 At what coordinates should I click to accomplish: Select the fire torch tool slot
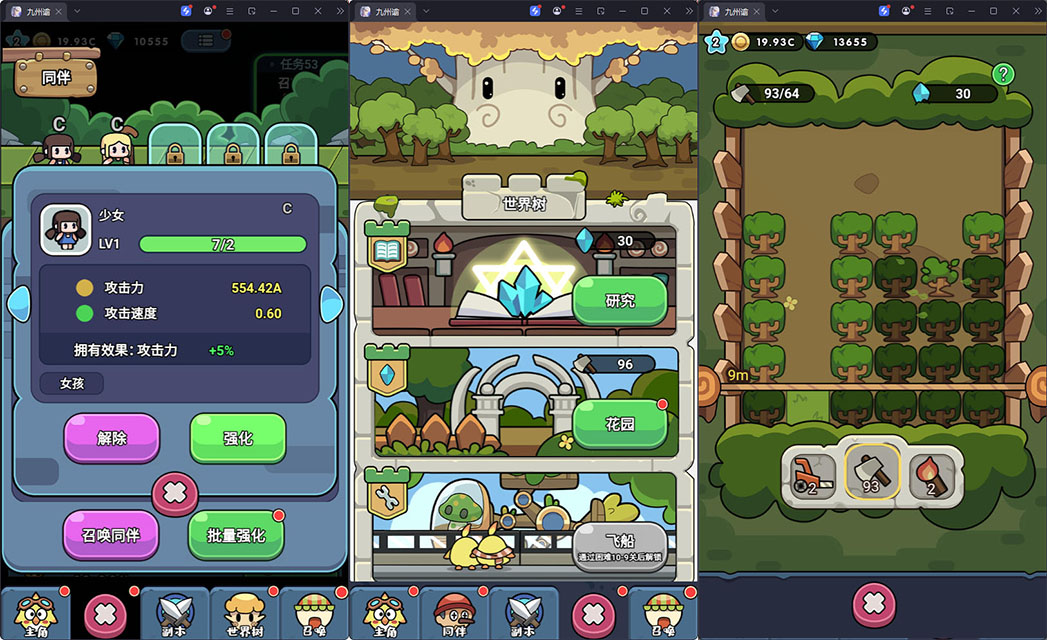[931, 471]
